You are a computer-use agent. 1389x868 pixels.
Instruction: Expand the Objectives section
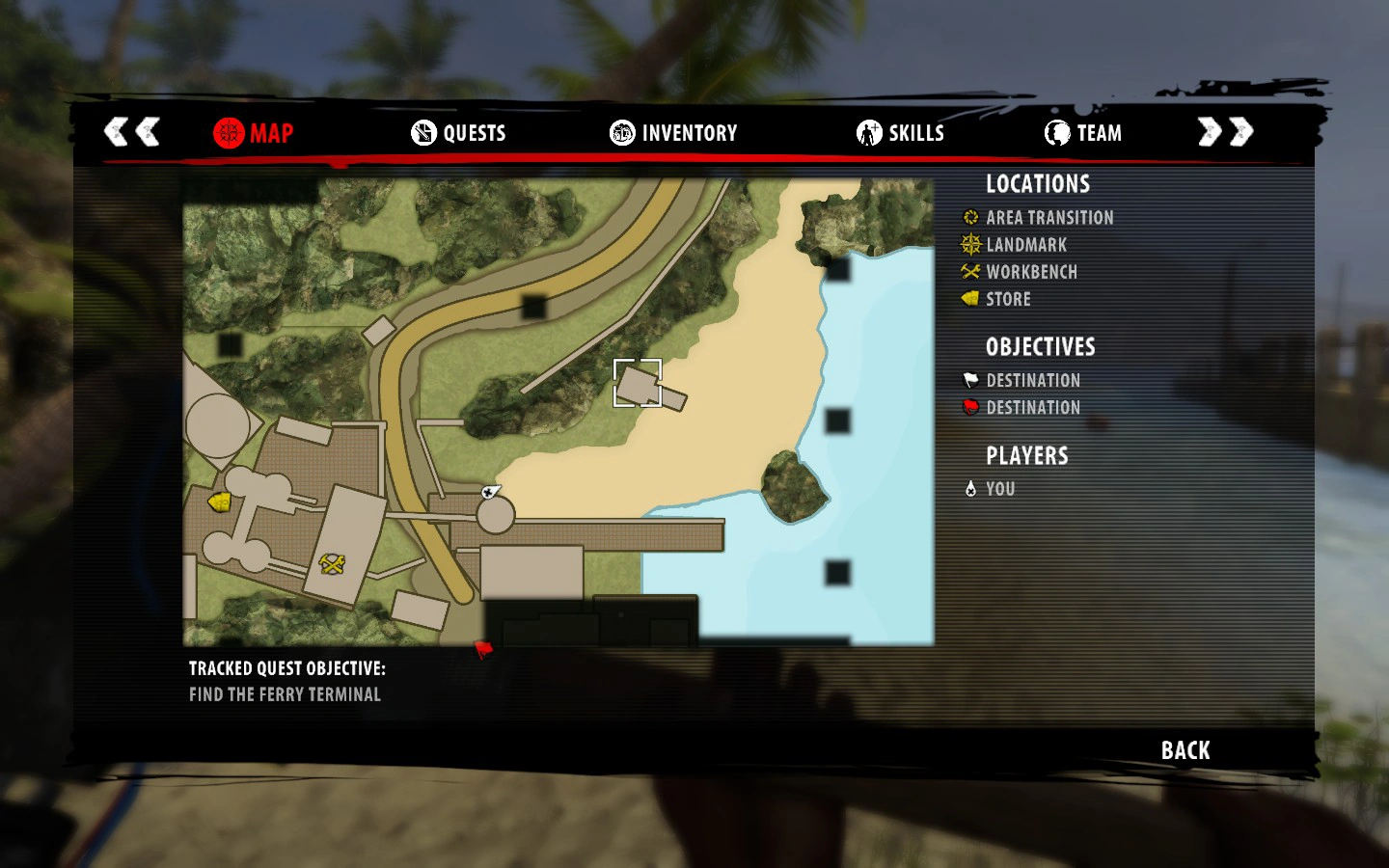[1040, 347]
